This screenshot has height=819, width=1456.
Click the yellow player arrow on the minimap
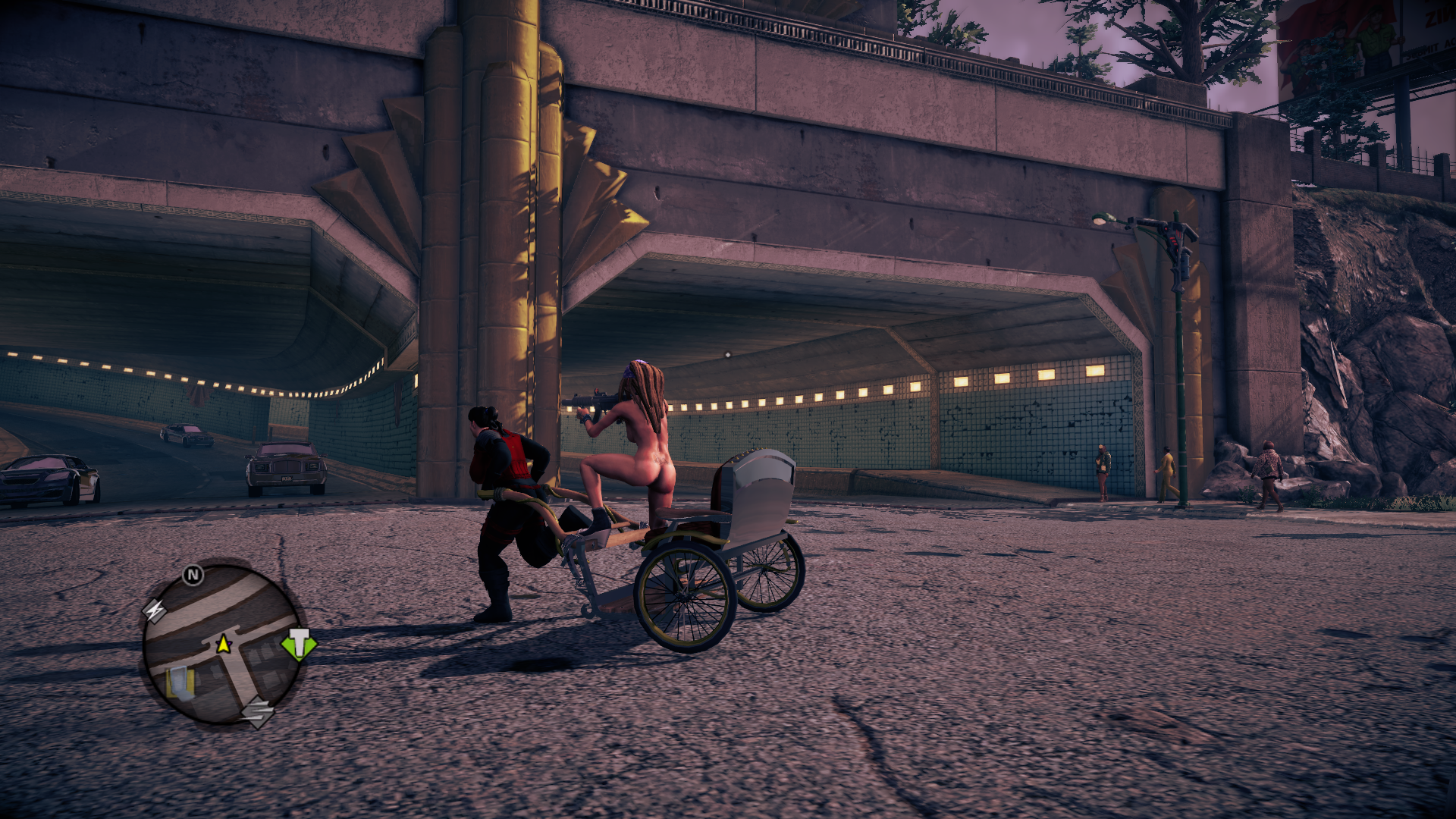coord(223,645)
